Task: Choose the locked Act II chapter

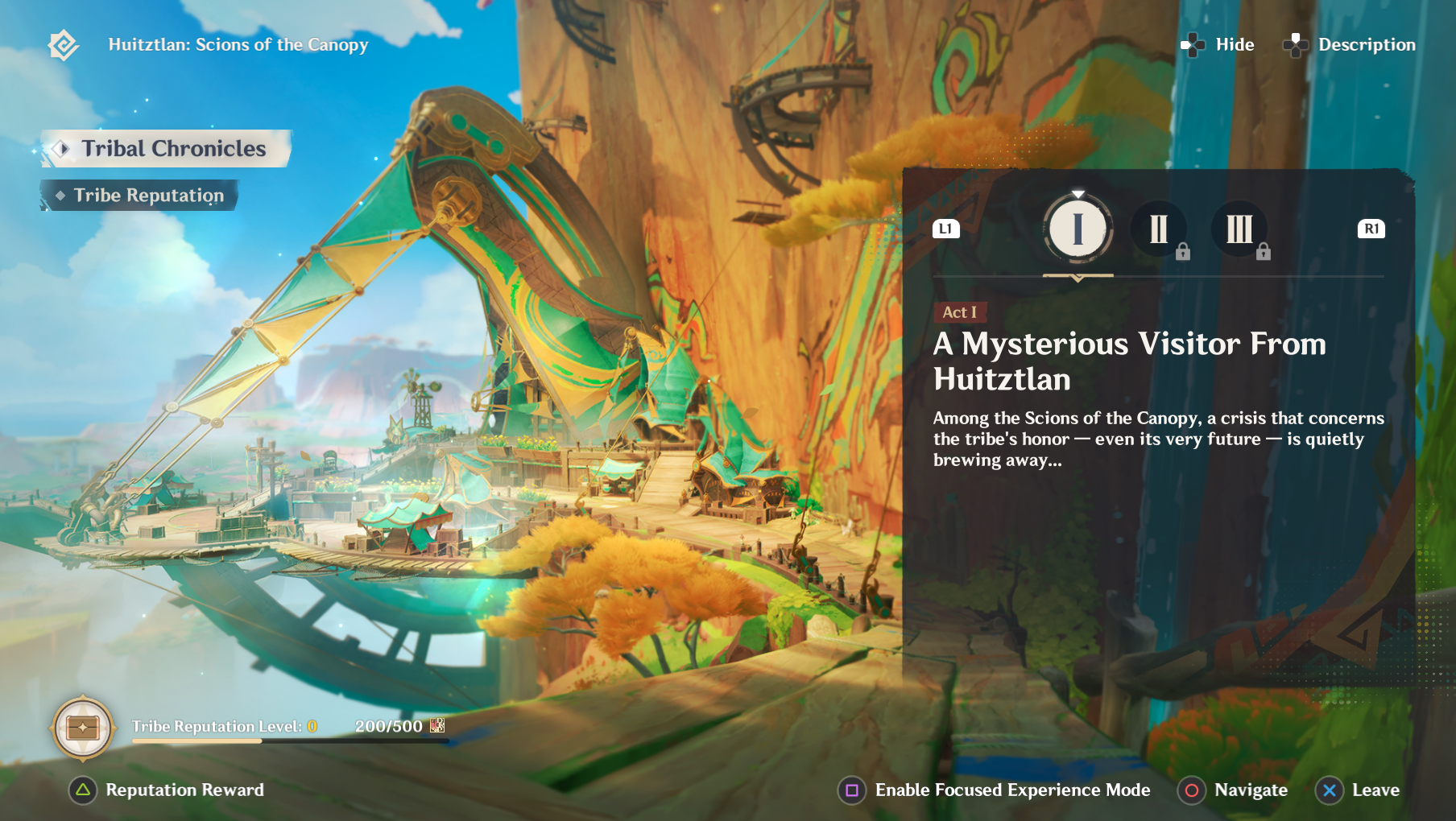Action: [1158, 229]
